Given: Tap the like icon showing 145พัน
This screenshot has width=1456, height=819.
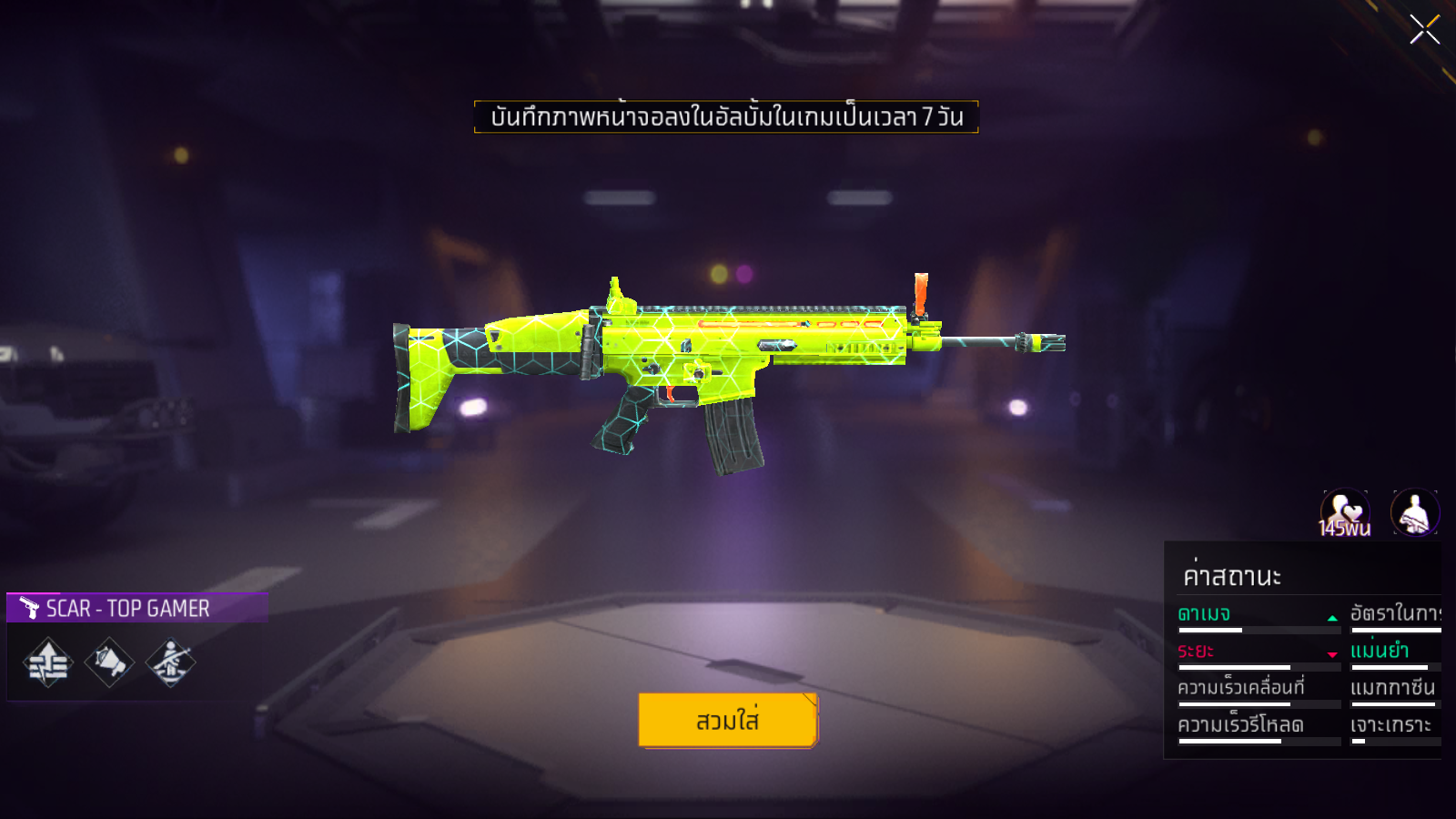Looking at the screenshot, I should pyautogui.click(x=1345, y=512).
